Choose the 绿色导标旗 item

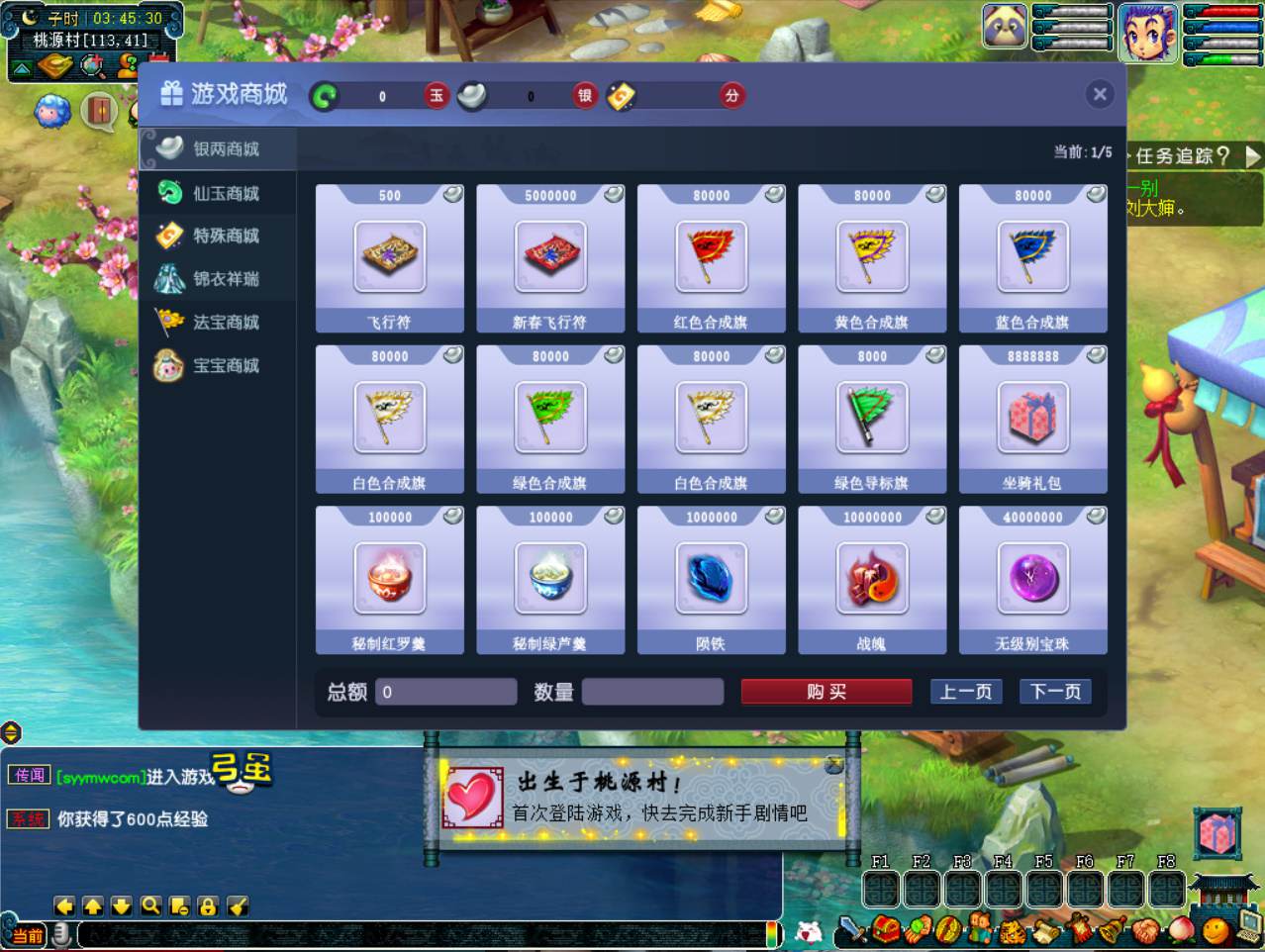click(x=872, y=419)
